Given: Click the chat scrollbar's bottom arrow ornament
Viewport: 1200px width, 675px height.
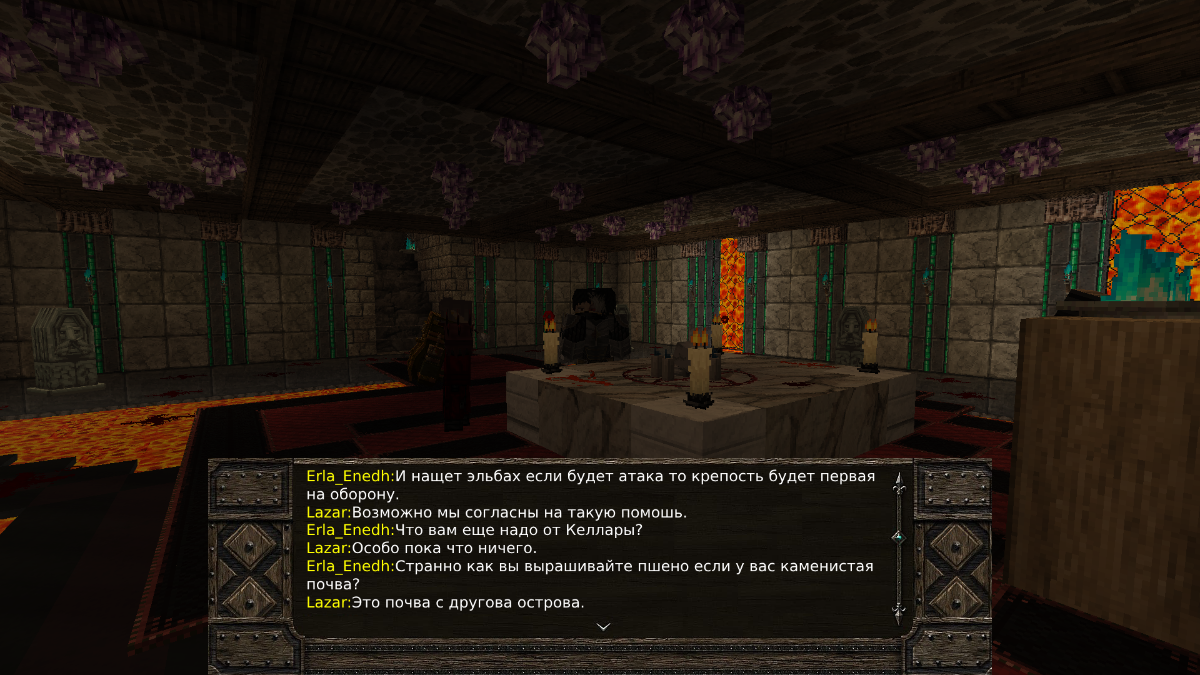Looking at the screenshot, I should tap(898, 609).
